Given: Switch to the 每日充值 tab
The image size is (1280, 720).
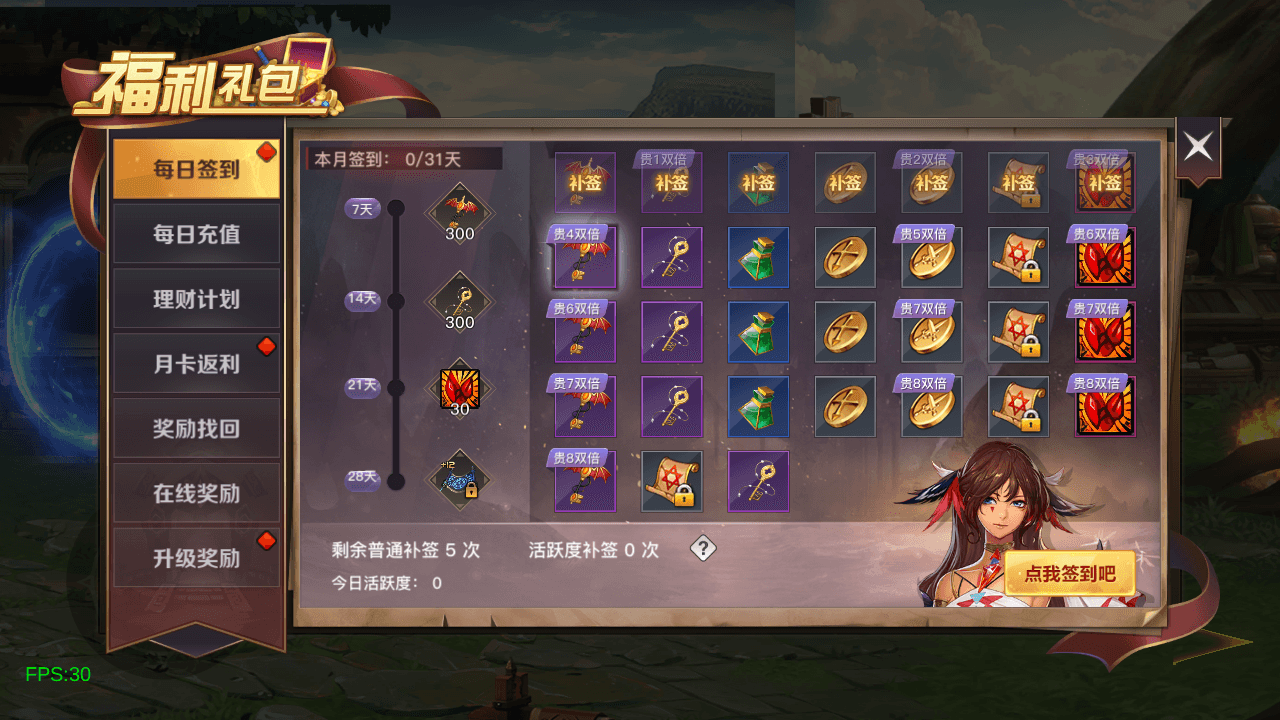Looking at the screenshot, I should coord(196,234).
